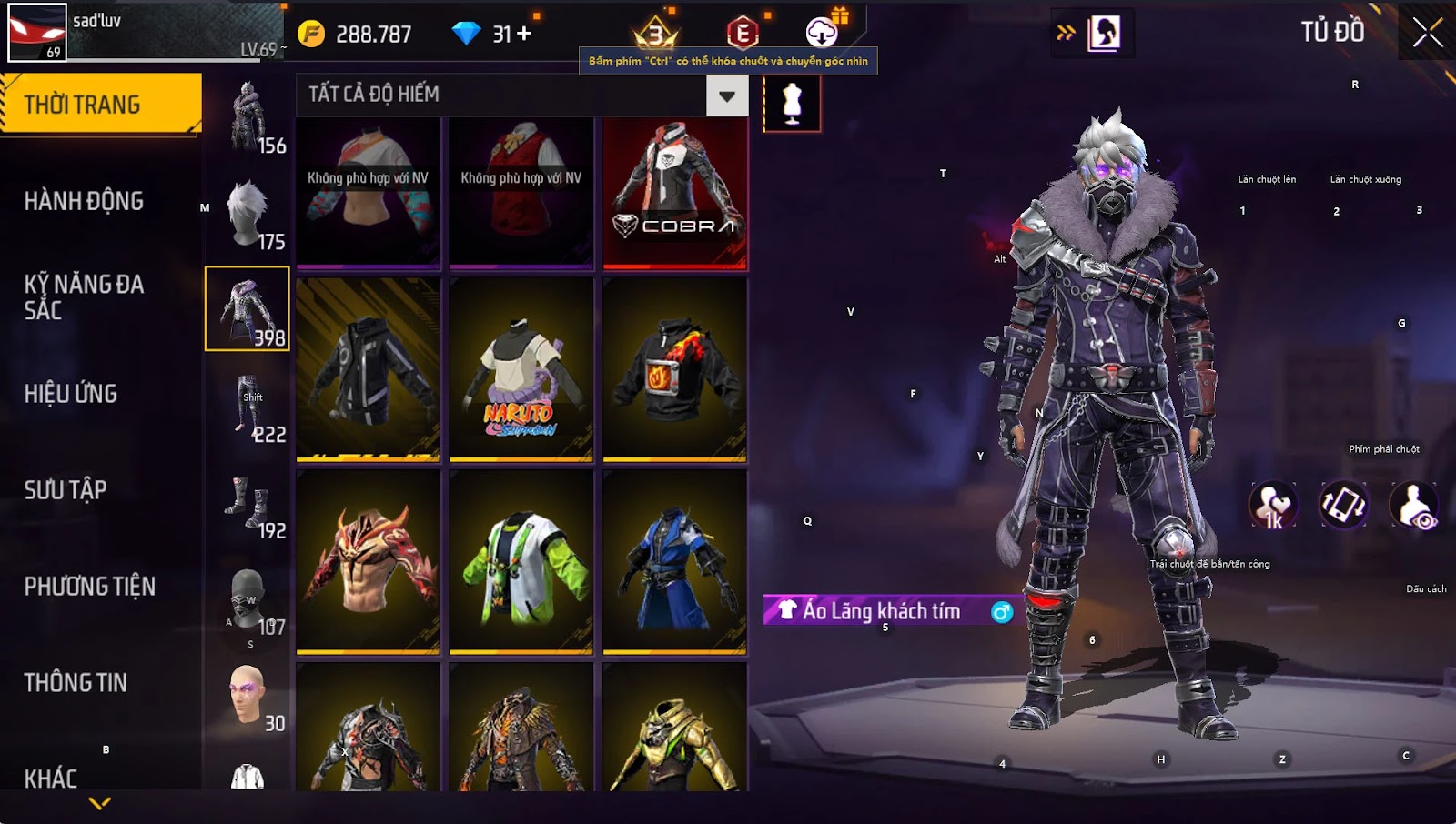Switch to the Hành Động tab
1456x824 pixels.
coord(84,201)
